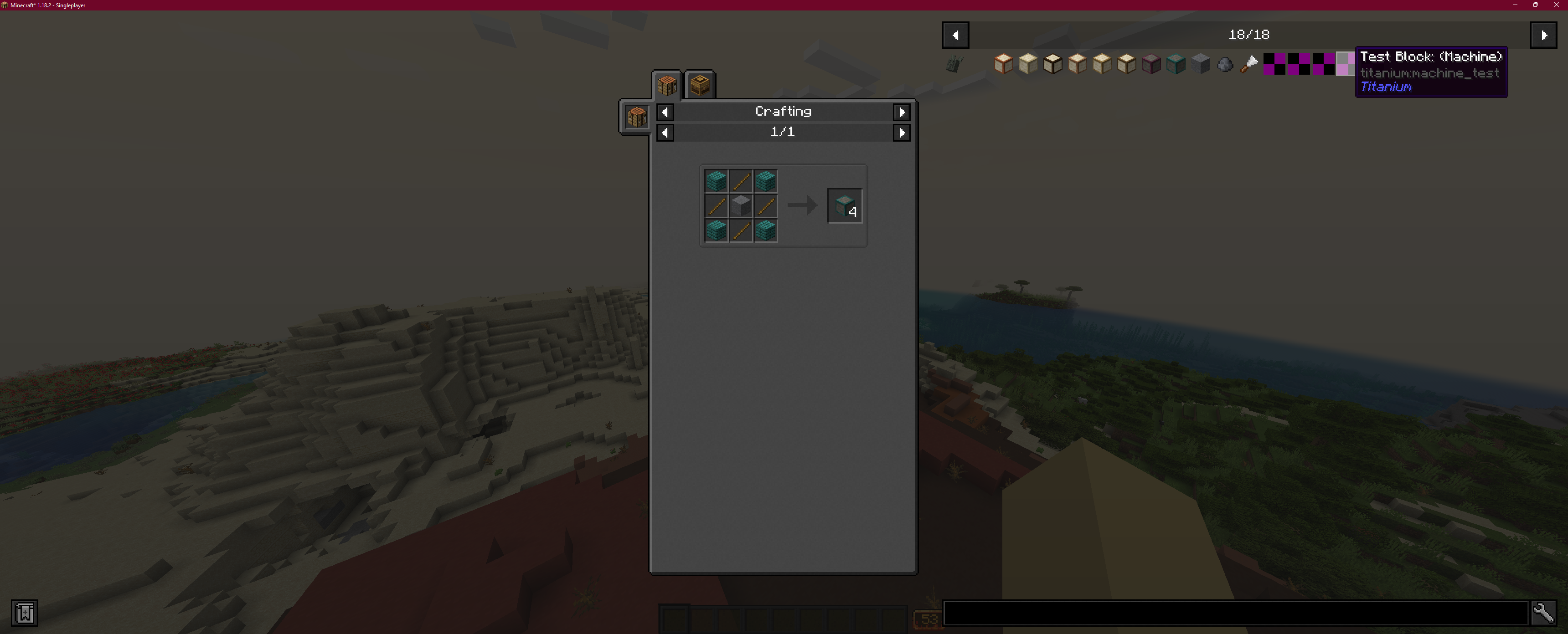The width and height of the screenshot is (1568, 634).
Task: Select the crafting table category tab
Action: click(667, 85)
